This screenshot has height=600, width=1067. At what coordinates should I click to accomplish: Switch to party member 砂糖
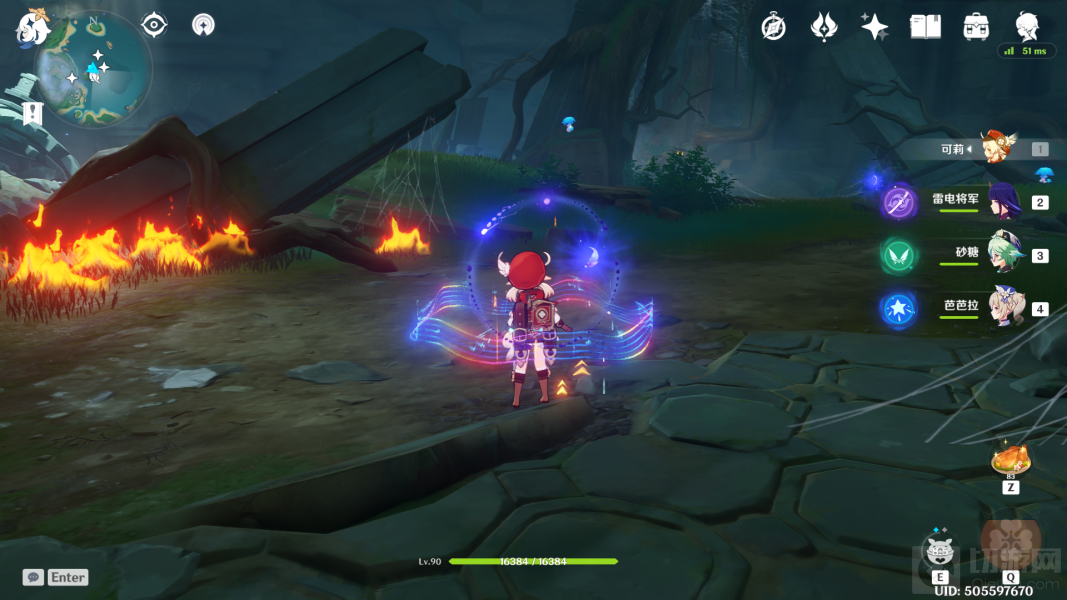coord(1003,254)
